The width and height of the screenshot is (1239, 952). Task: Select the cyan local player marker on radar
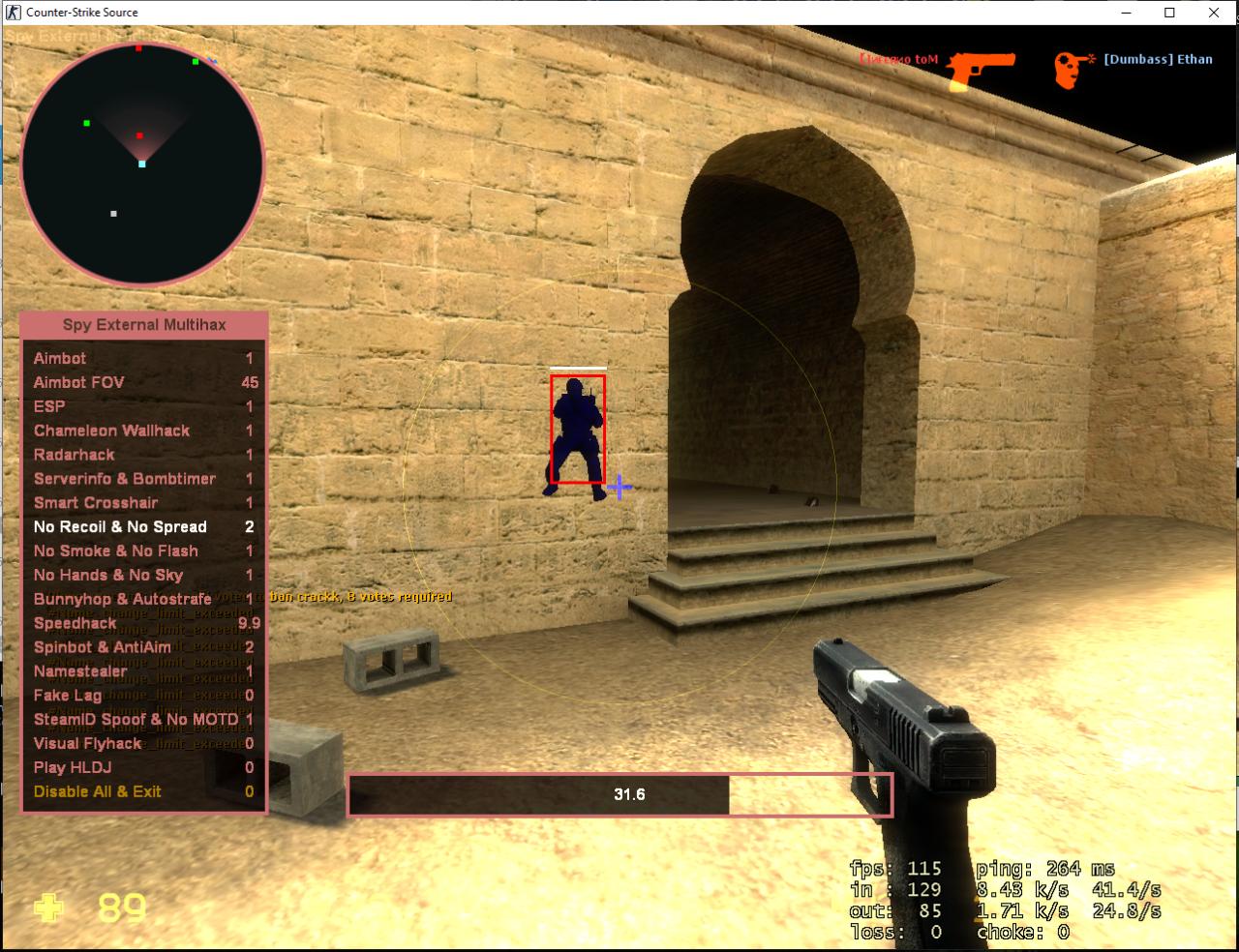[x=141, y=164]
